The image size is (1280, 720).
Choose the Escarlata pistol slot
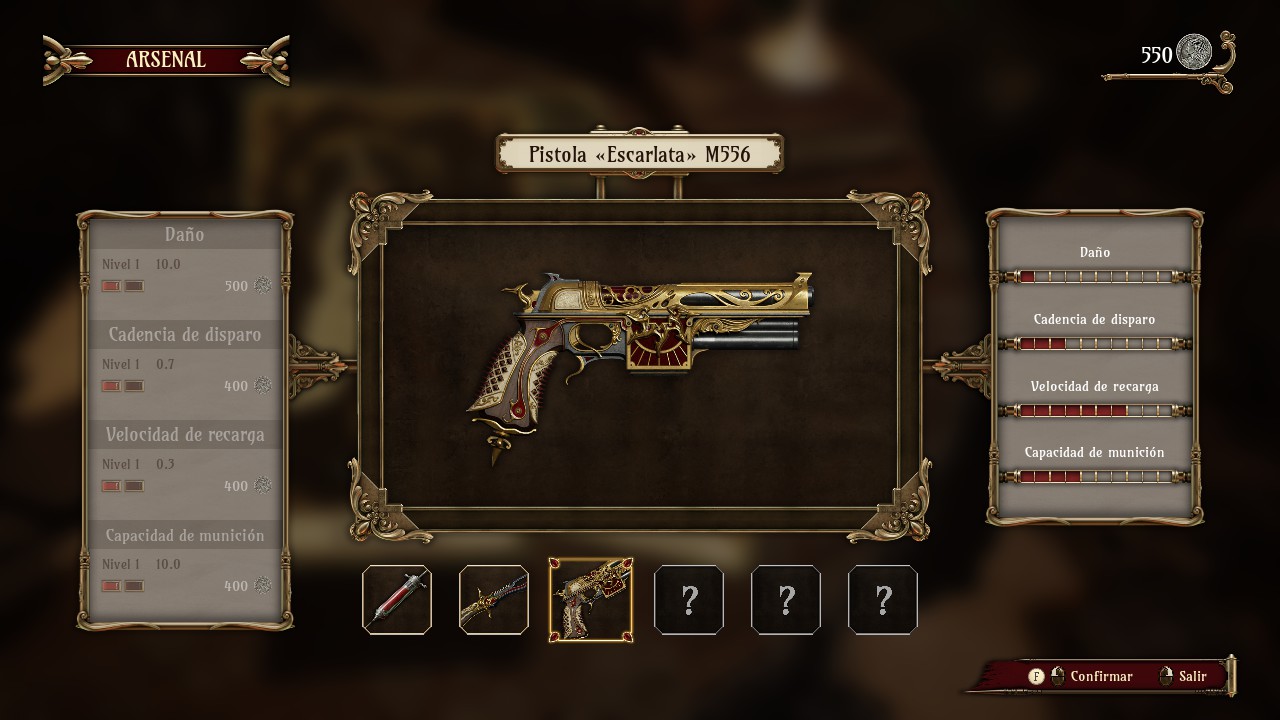591,600
